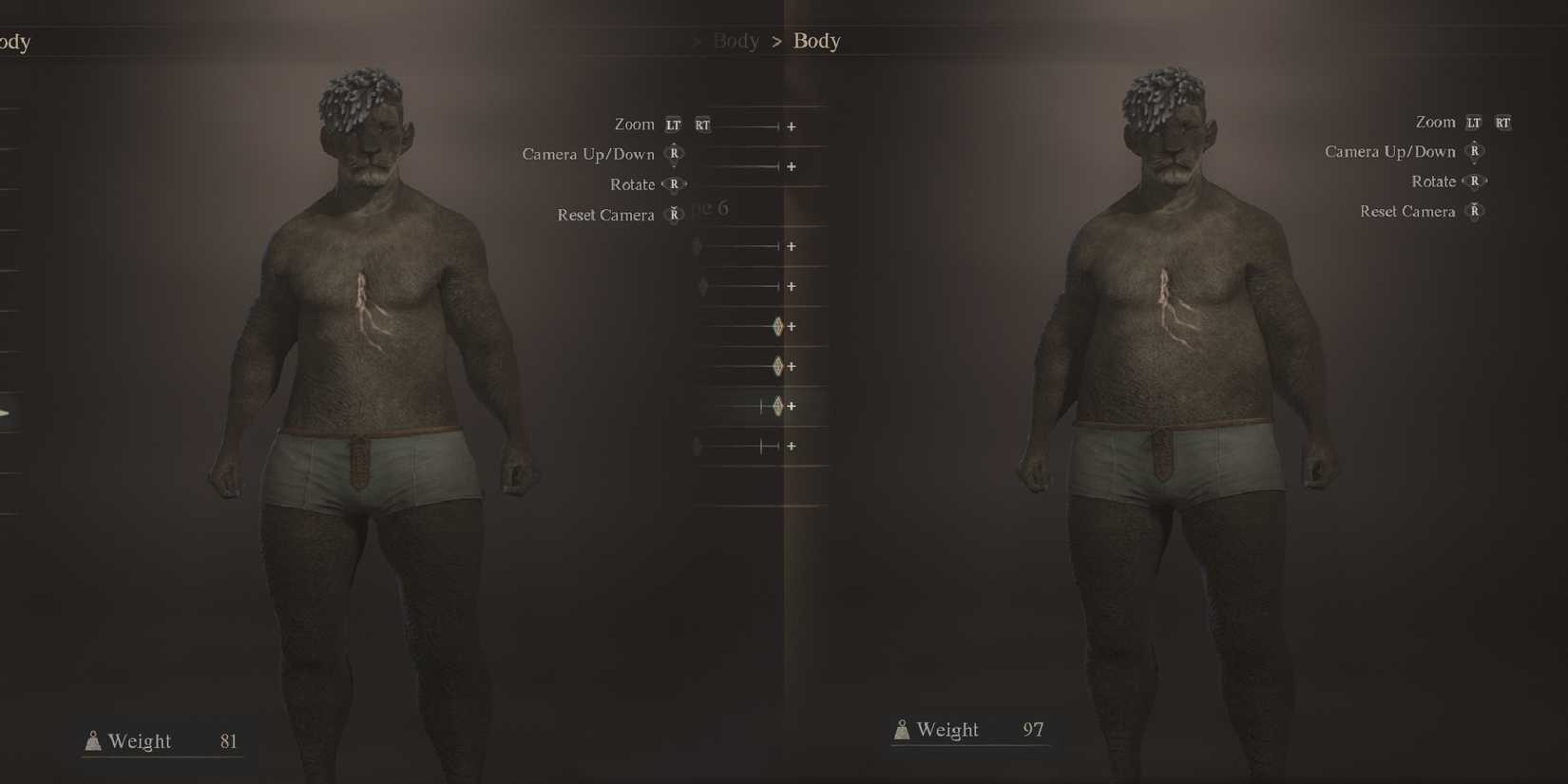This screenshot has height=784, width=1568.
Task: Click the arrow marker on the left sidebar
Action: (6, 413)
